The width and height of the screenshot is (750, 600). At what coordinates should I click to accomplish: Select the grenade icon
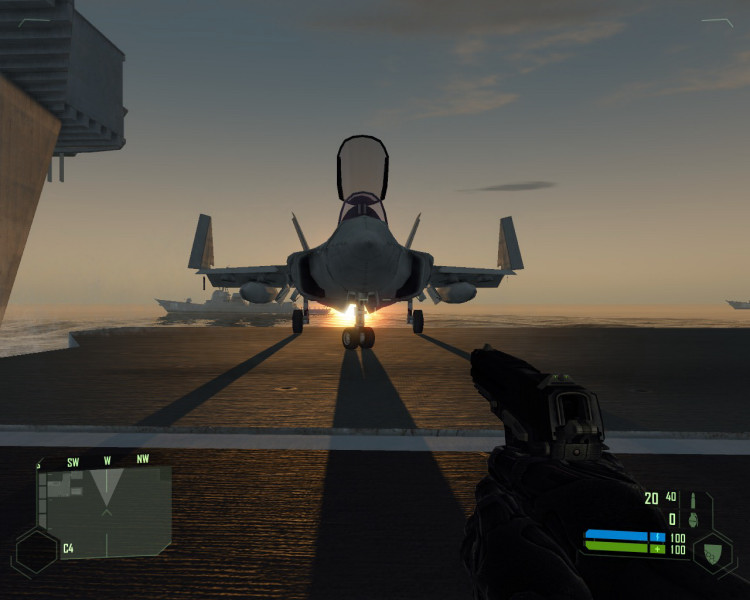click(694, 519)
